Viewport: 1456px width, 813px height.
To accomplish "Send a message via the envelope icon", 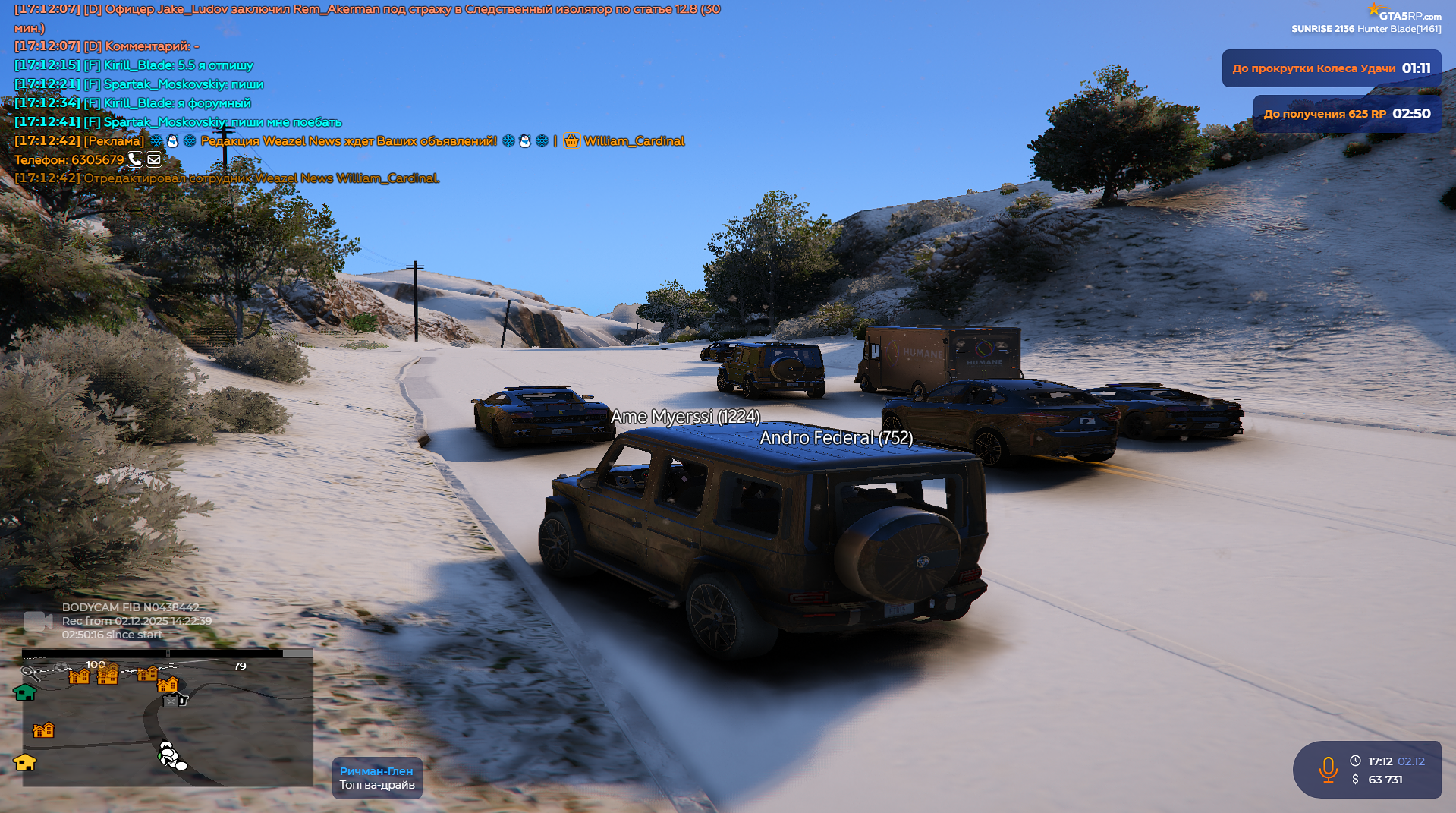I will 154,159.
